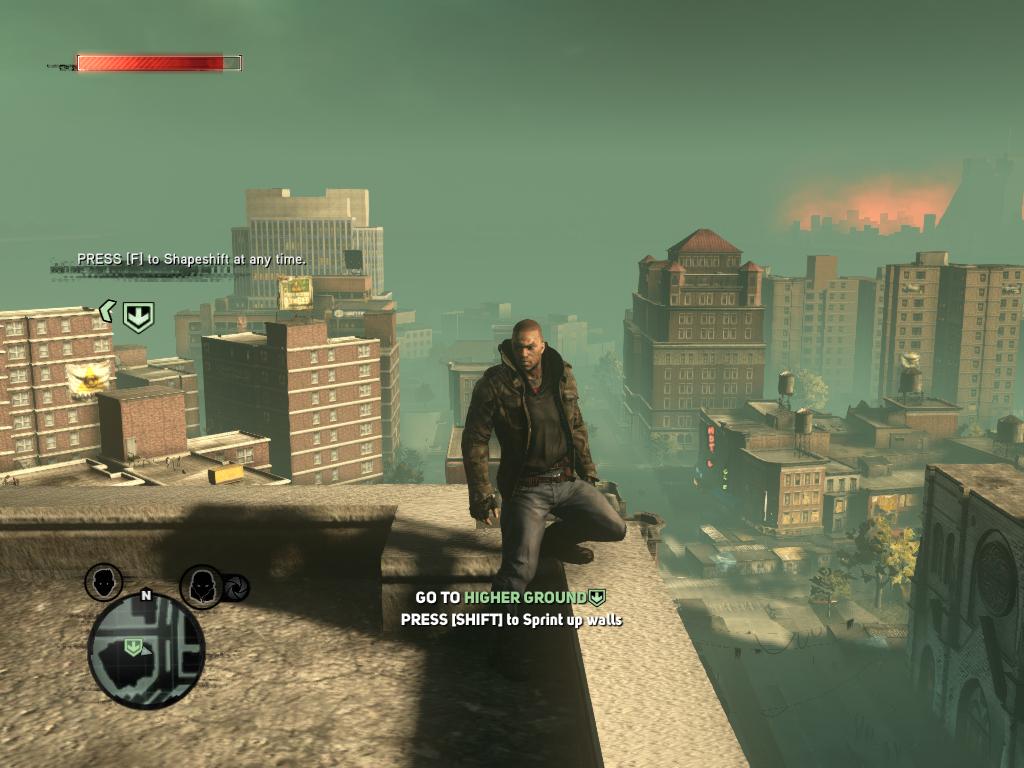The image size is (1024, 768).
Task: Activate the swirling shutter icon
Action: tap(236, 589)
